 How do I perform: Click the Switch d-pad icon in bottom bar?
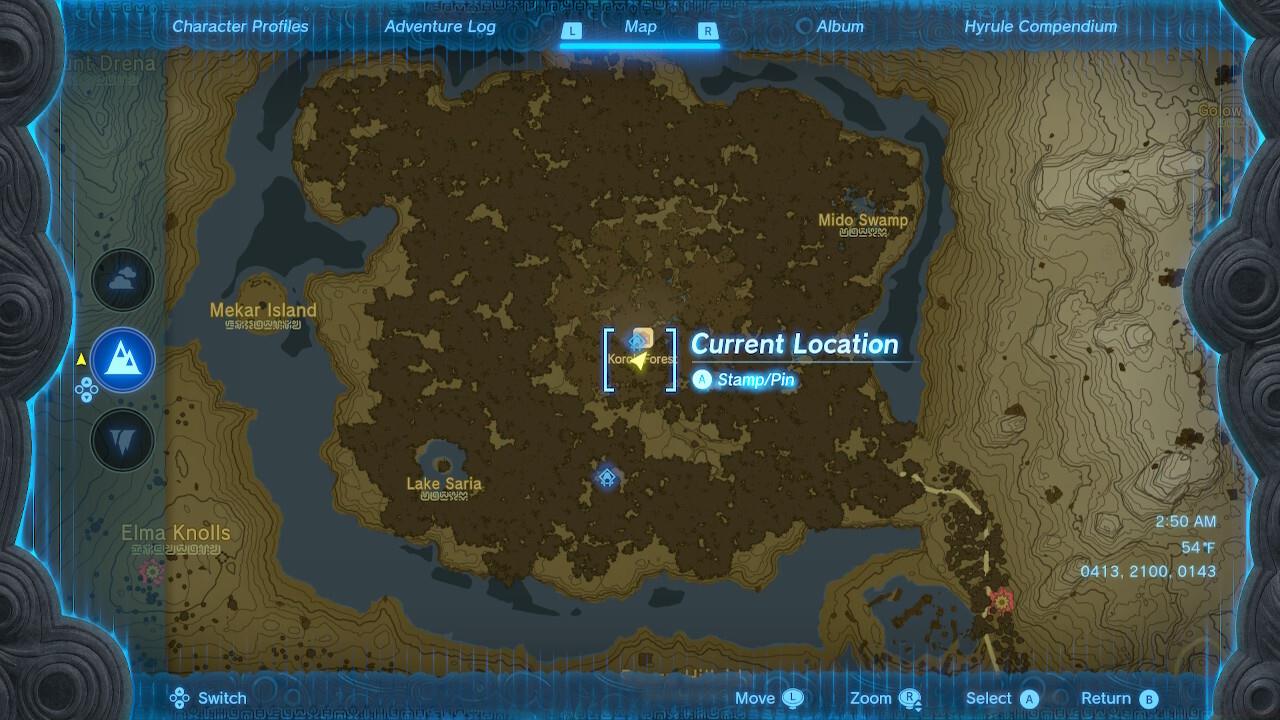[x=179, y=697]
